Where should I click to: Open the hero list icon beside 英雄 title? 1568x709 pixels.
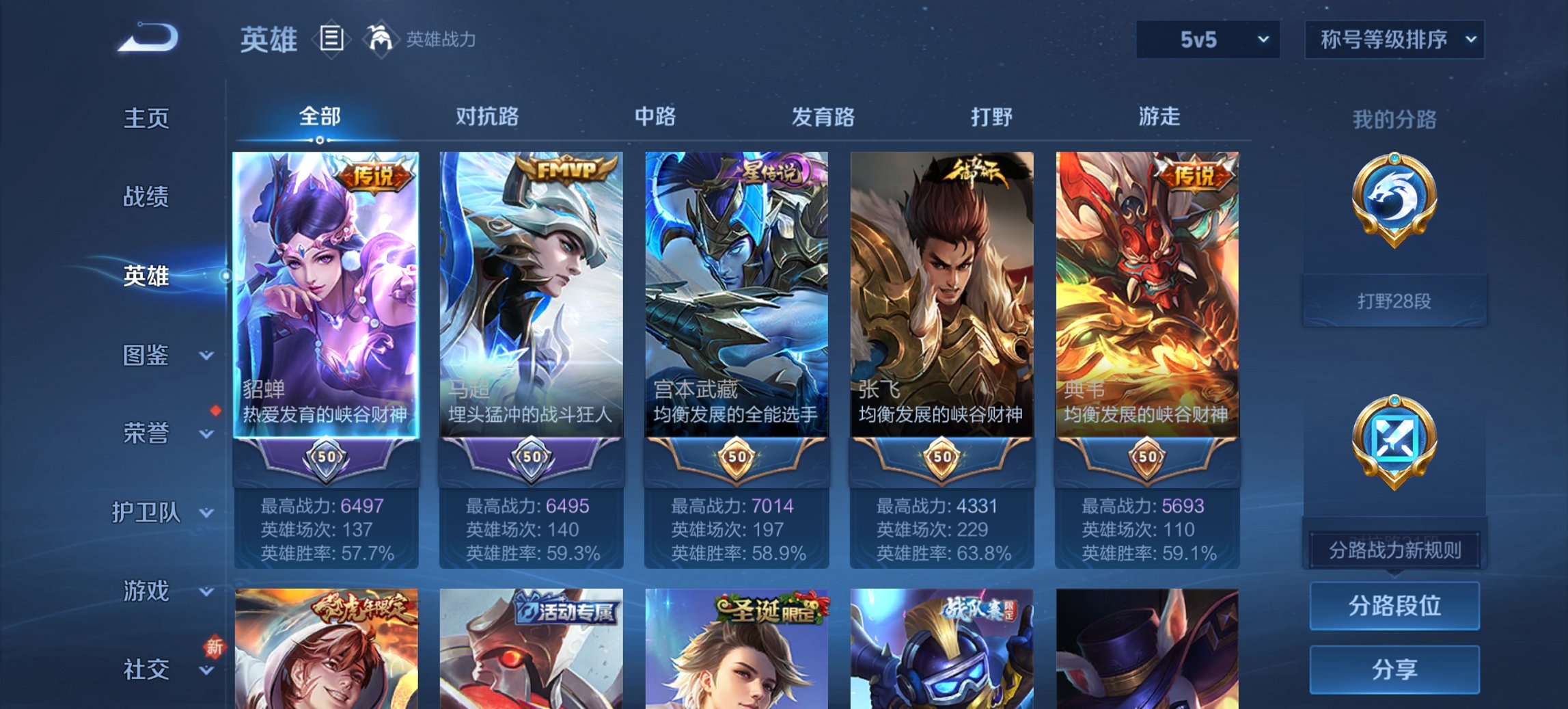pos(333,39)
